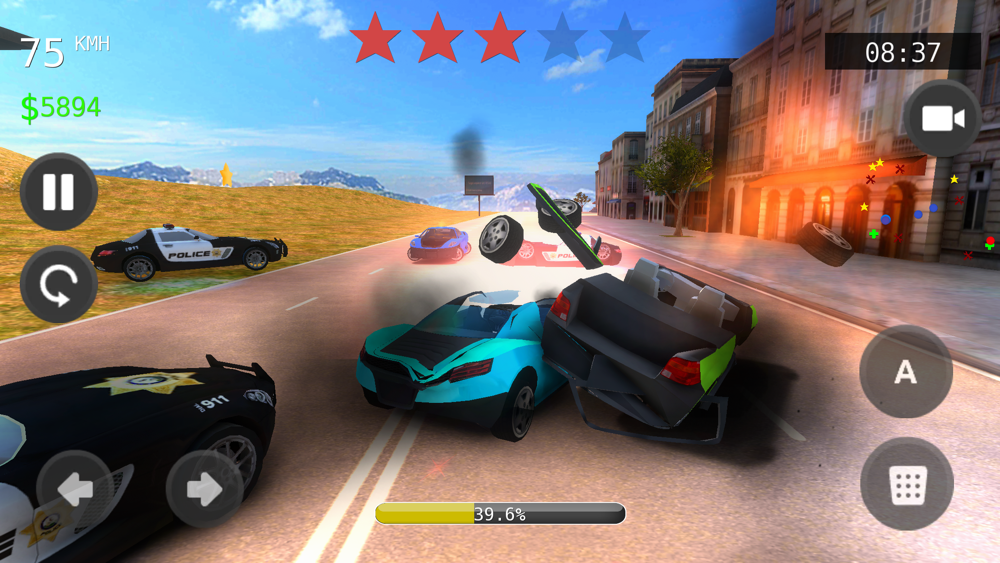Tap the dotted grid pedal button
Image resolution: width=1000 pixels, height=563 pixels.
pos(906,484)
